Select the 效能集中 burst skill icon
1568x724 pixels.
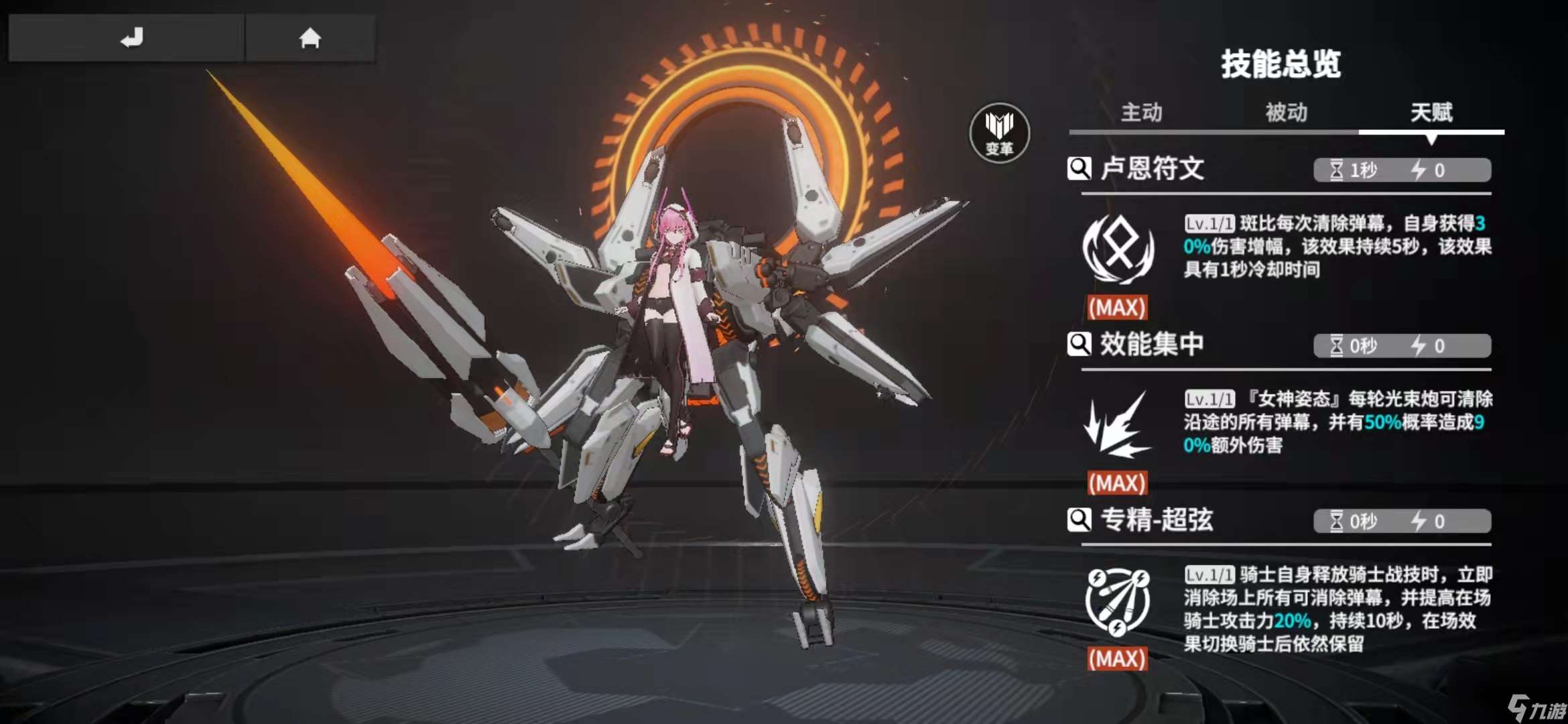(x=1118, y=425)
